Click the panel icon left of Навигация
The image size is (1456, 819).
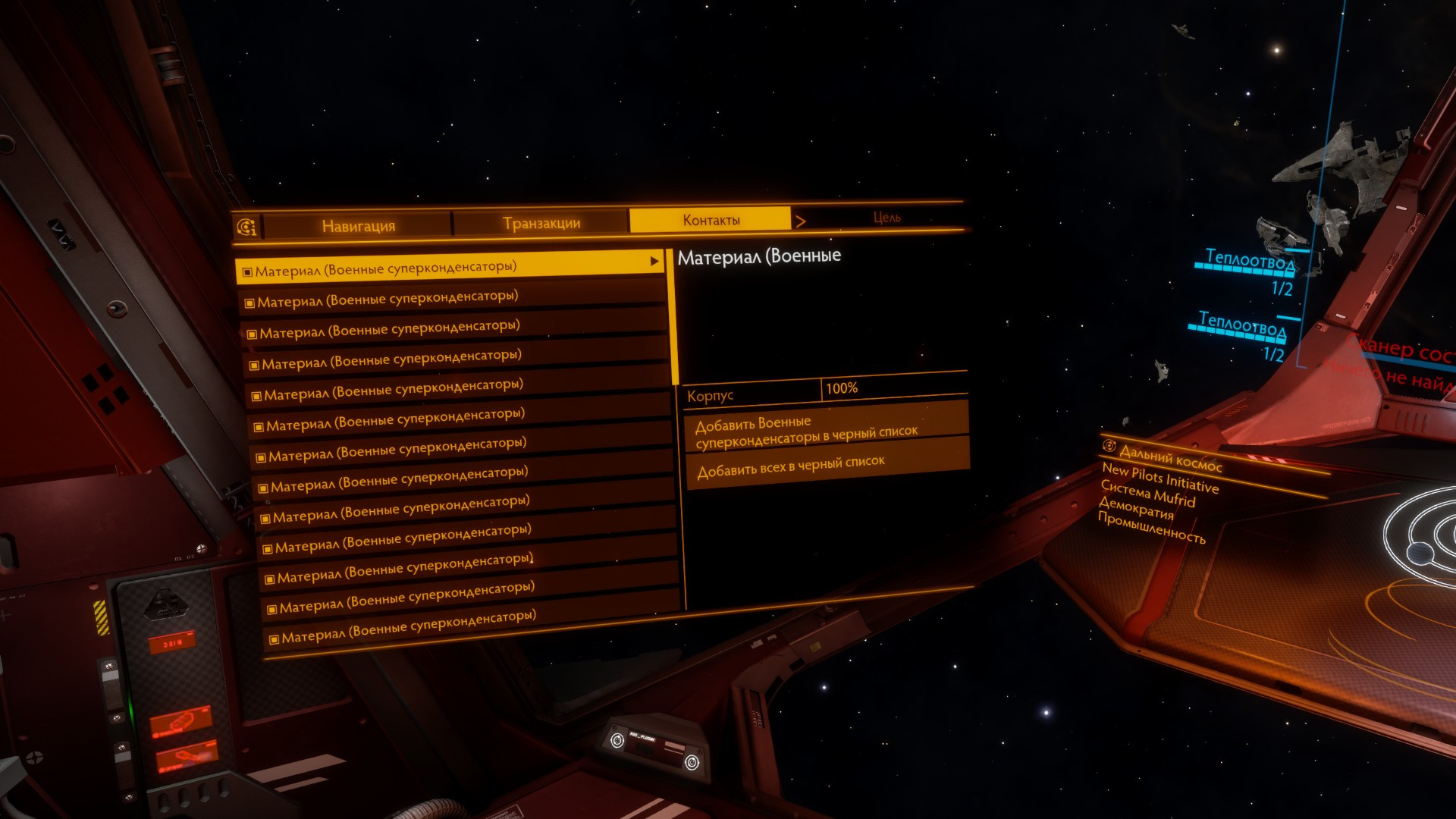[246, 227]
